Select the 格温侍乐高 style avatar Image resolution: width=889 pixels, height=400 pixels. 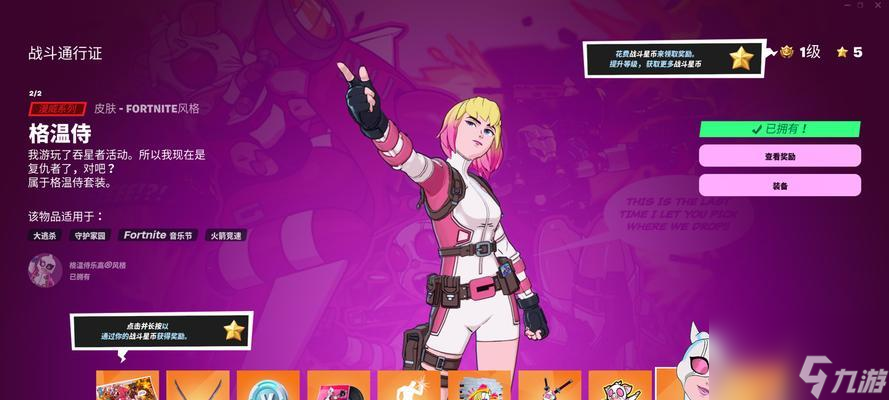pyautogui.click(x=45, y=270)
